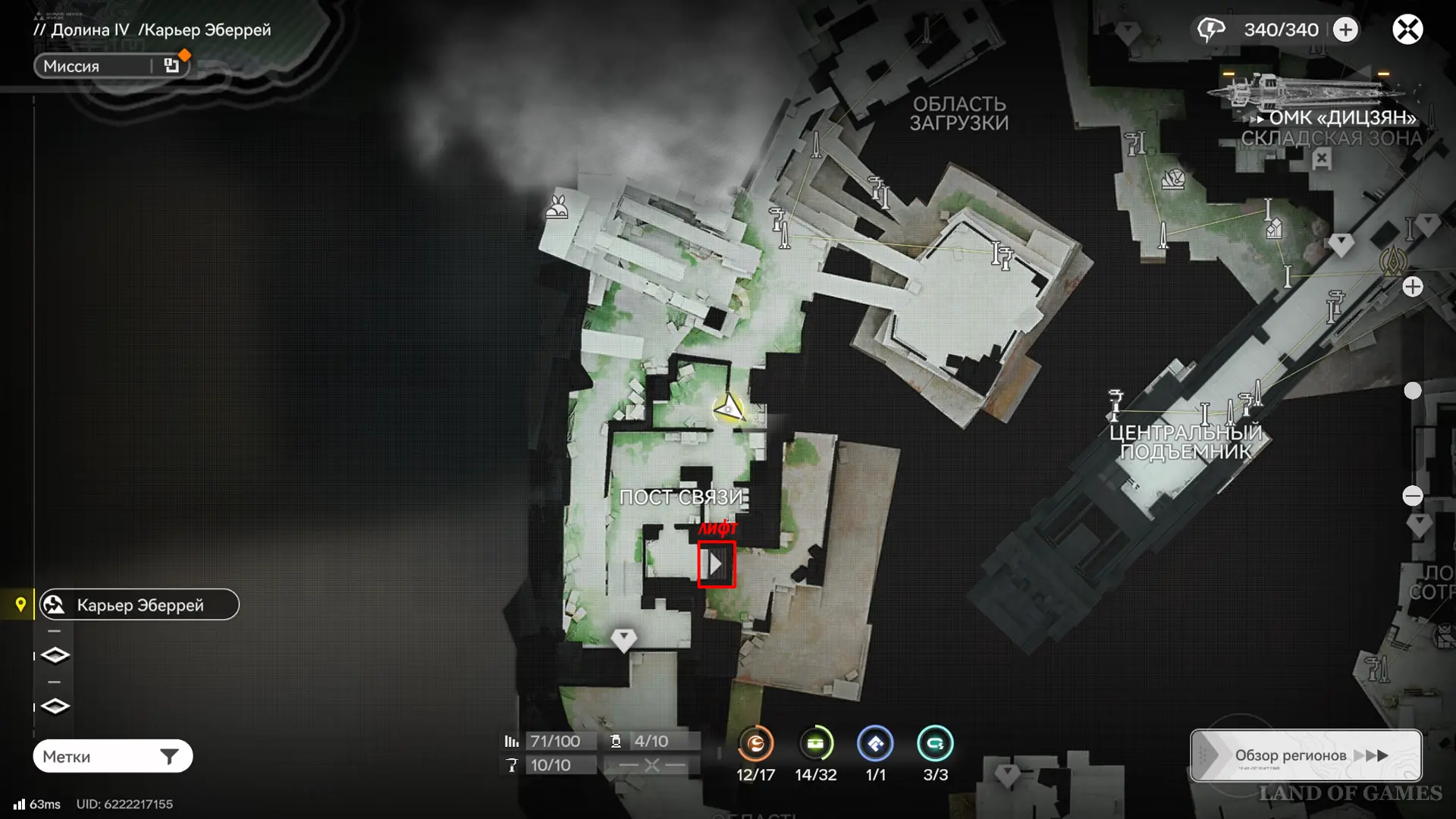Add stamina with the plus button
This screenshot has height=819, width=1456.
tap(1346, 30)
